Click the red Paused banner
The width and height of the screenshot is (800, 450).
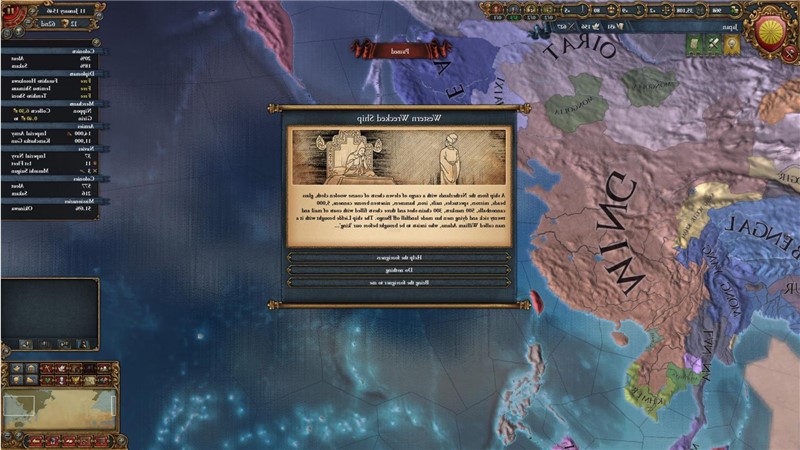pos(376,46)
